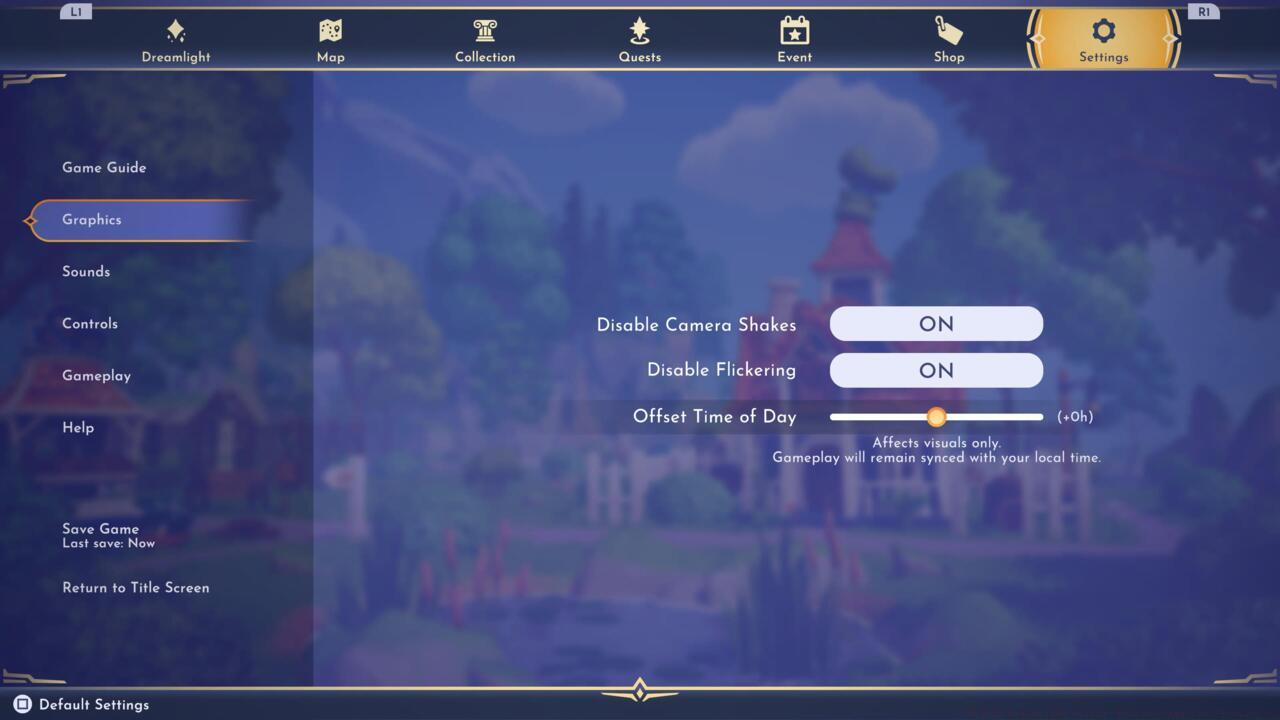The width and height of the screenshot is (1280, 720).
Task: Click Save Game
Action: [100, 528]
